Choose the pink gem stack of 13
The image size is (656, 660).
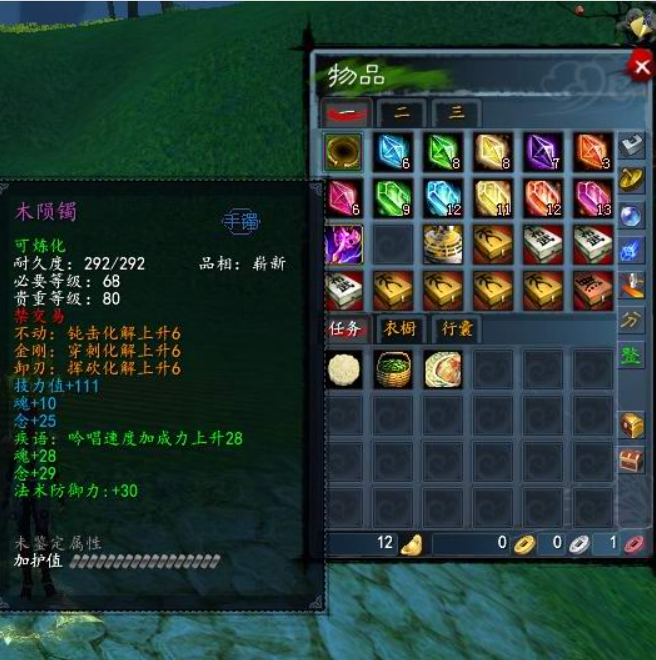click(x=592, y=197)
